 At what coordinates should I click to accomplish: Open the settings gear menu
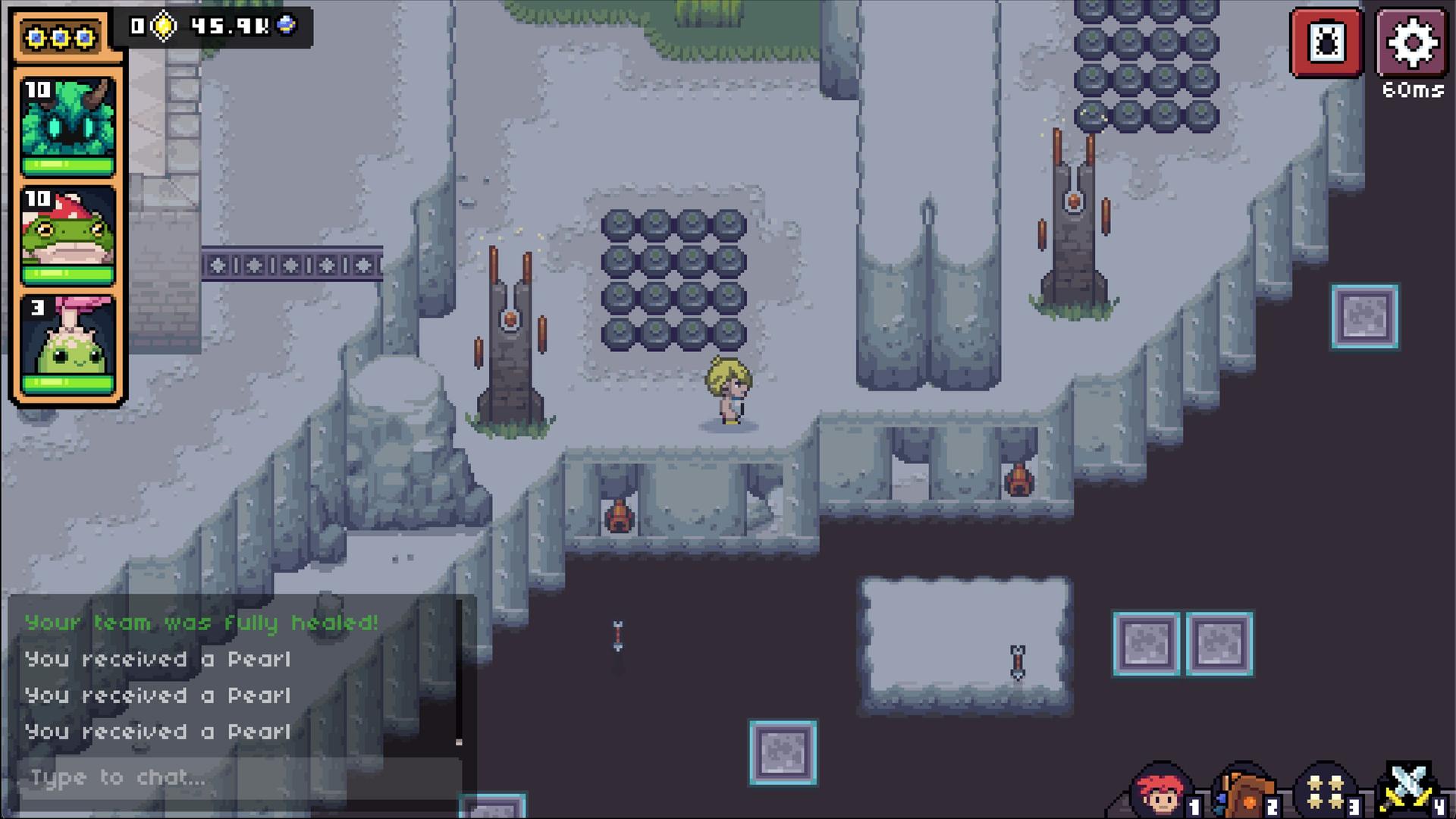click(x=1412, y=42)
